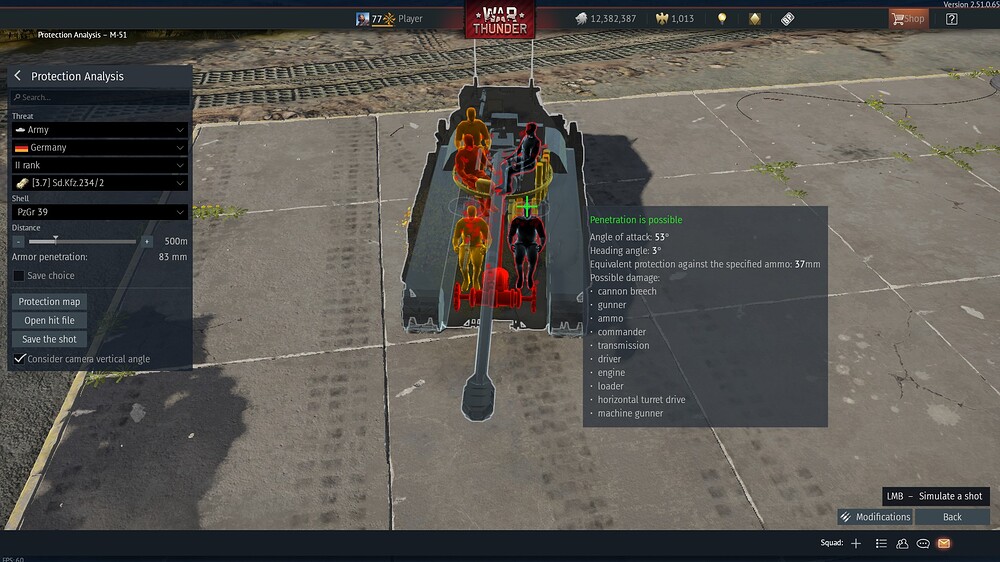This screenshot has width=1000, height=562.
Task: Decrease distance with the minus button
Action: tap(18, 241)
